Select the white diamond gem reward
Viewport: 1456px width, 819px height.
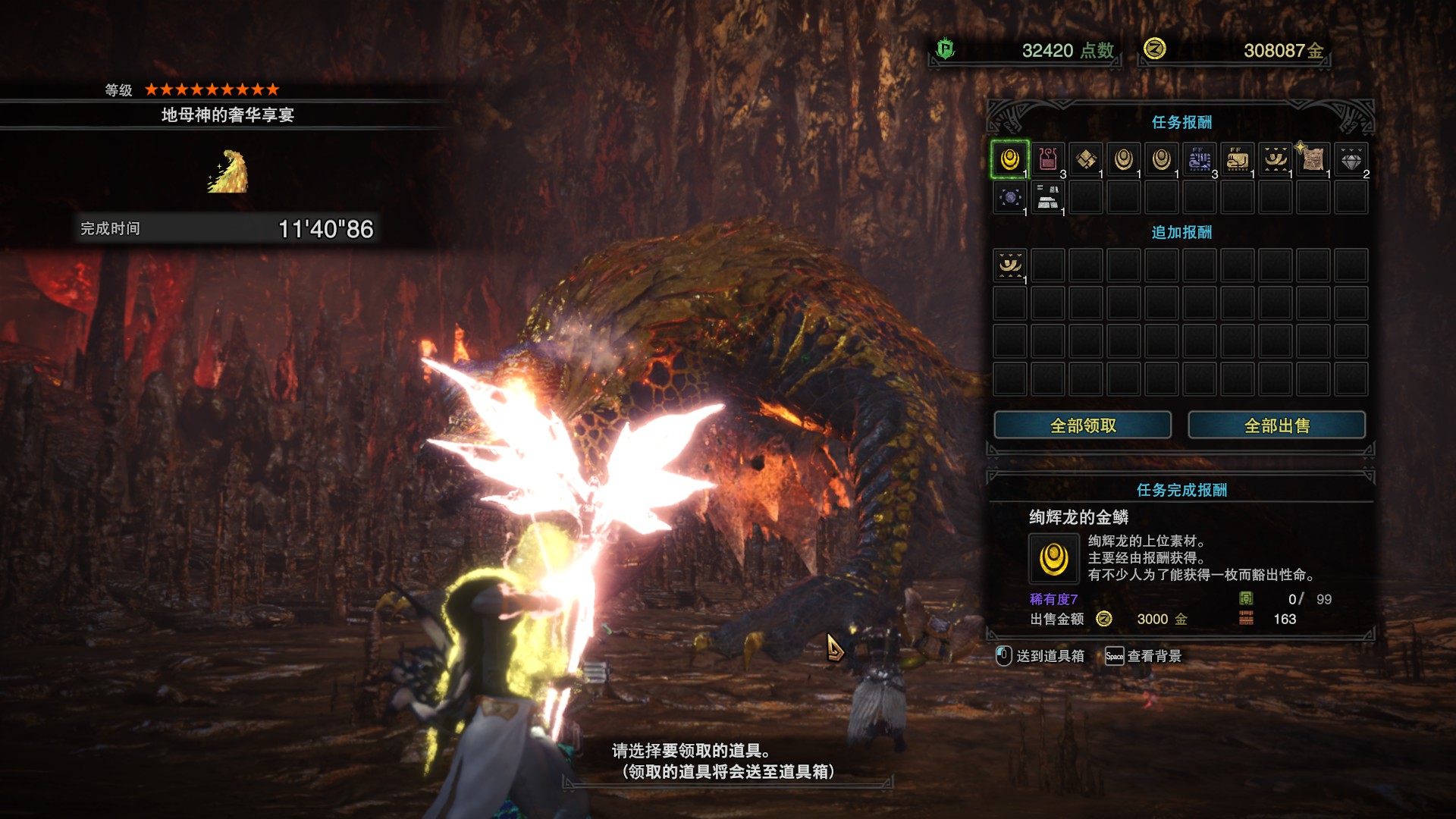click(x=1351, y=160)
